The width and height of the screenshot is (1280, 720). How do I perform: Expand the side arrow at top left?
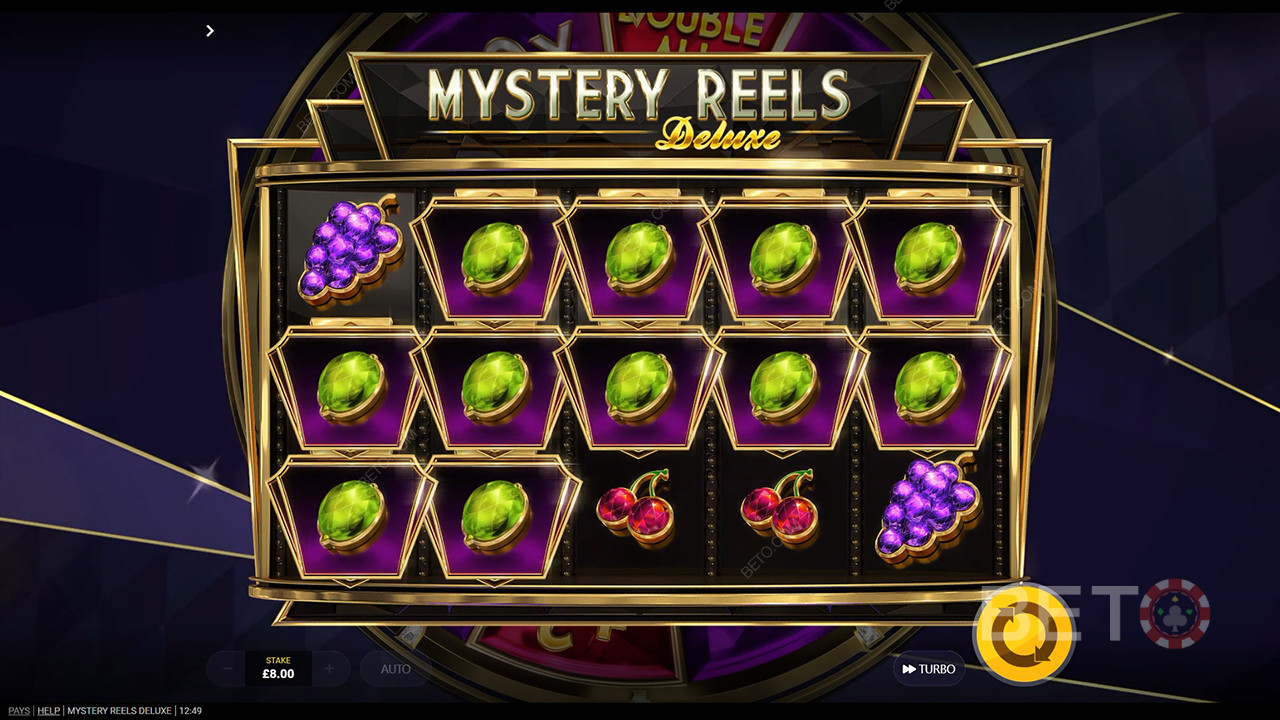[x=209, y=31]
